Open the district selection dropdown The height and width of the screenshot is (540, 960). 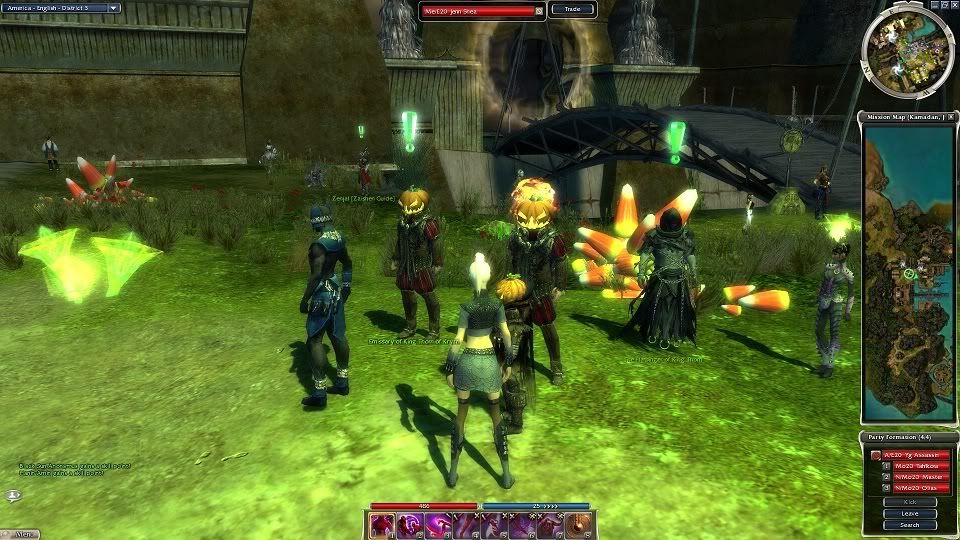click(113, 8)
